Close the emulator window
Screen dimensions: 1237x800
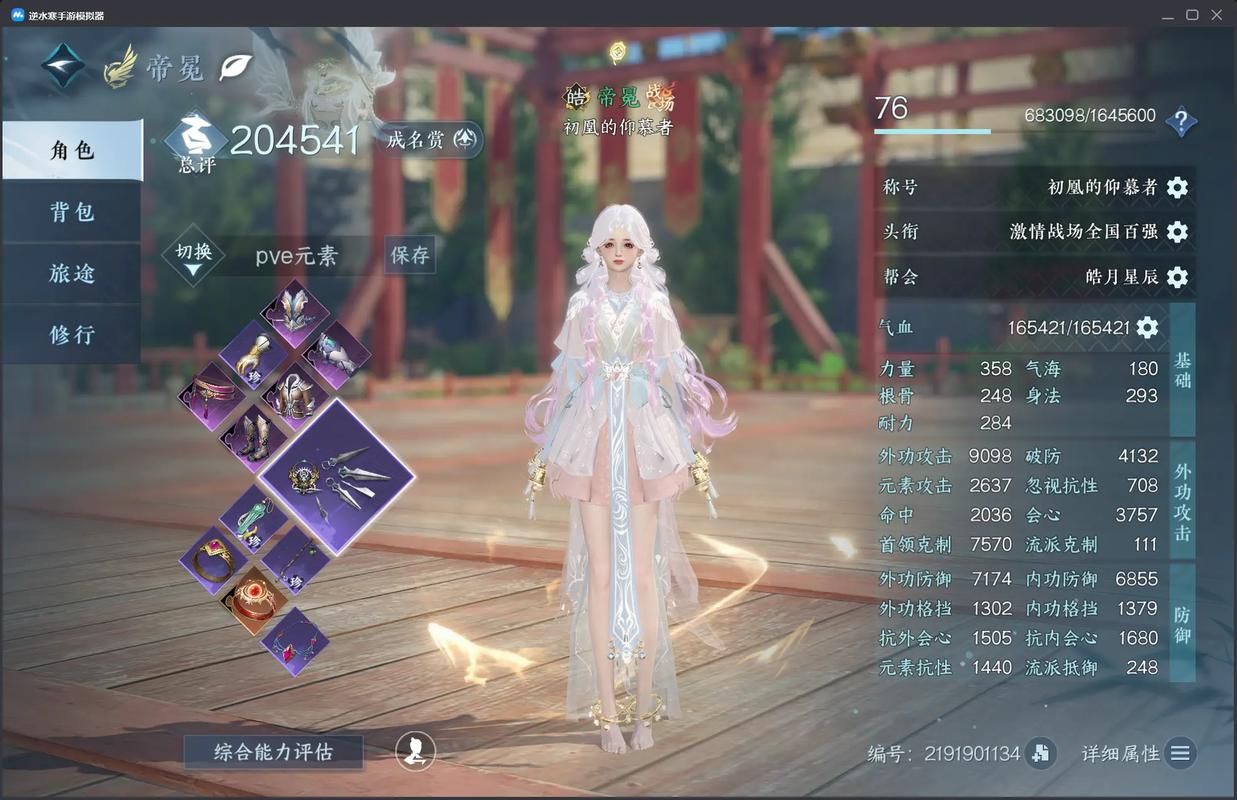[x=1217, y=15]
